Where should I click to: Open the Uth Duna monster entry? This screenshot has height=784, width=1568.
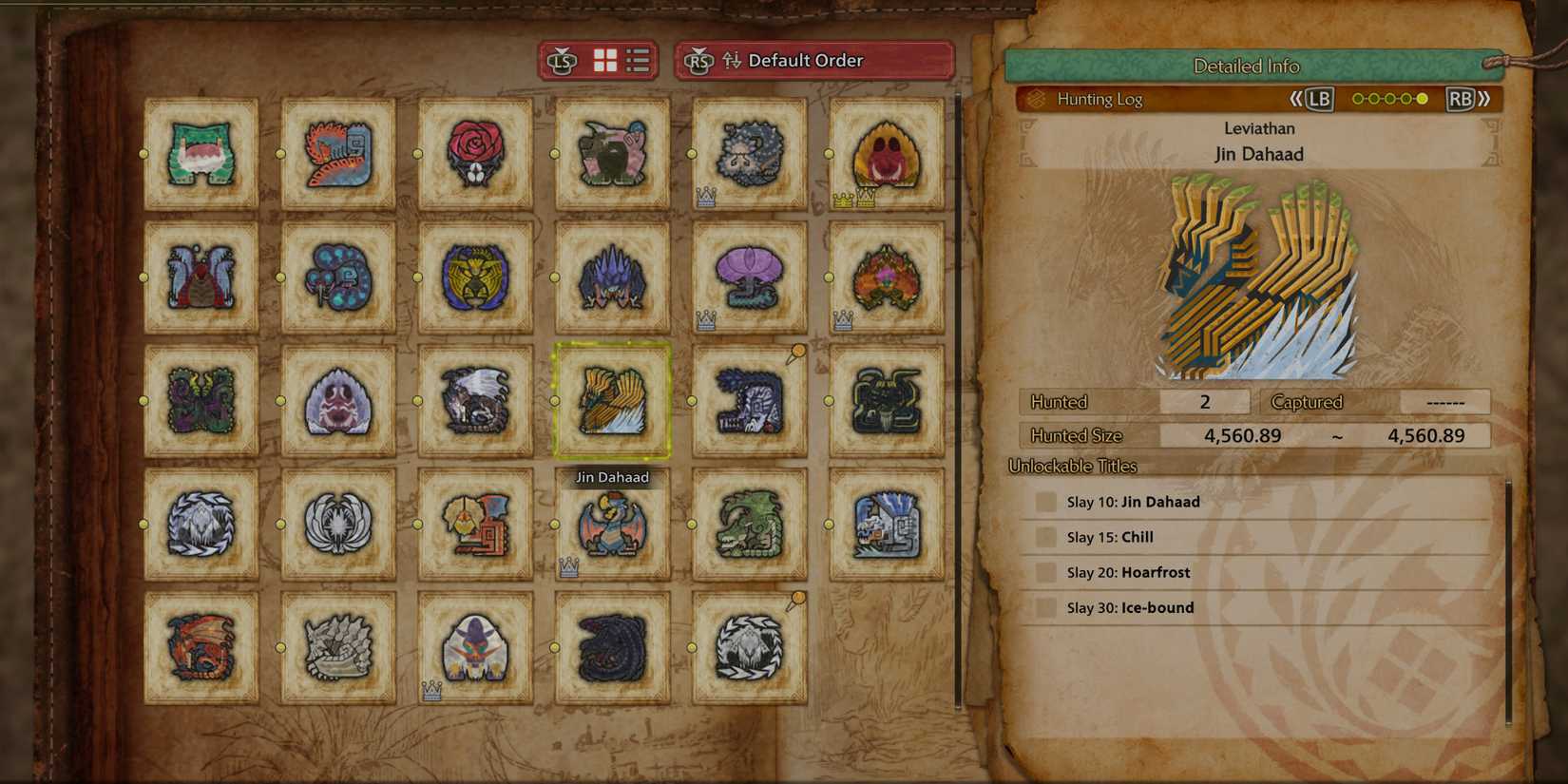[x=749, y=278]
